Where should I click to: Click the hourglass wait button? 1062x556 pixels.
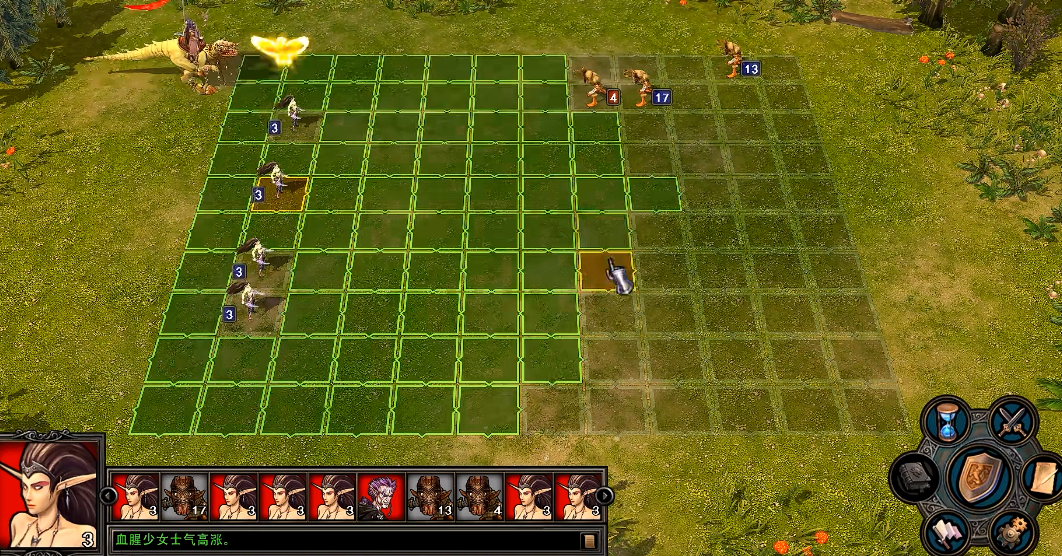946,421
